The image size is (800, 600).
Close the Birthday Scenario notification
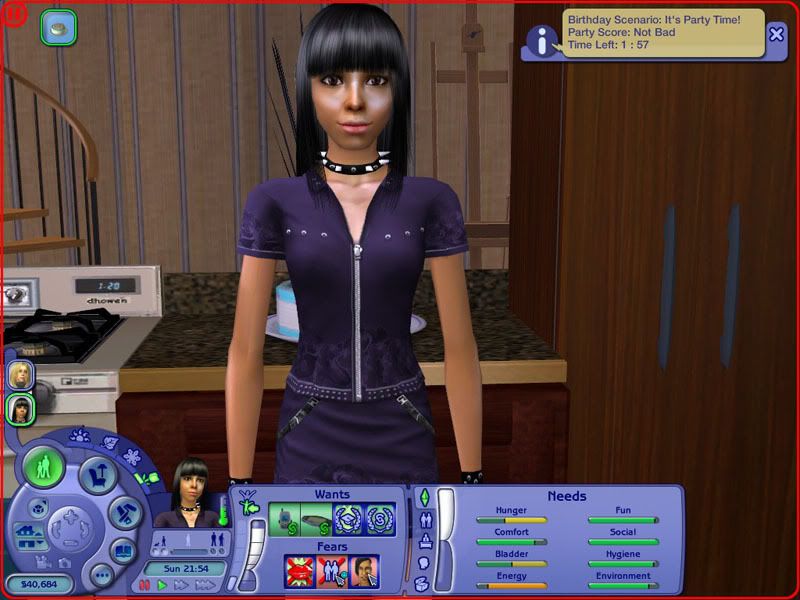pos(777,34)
